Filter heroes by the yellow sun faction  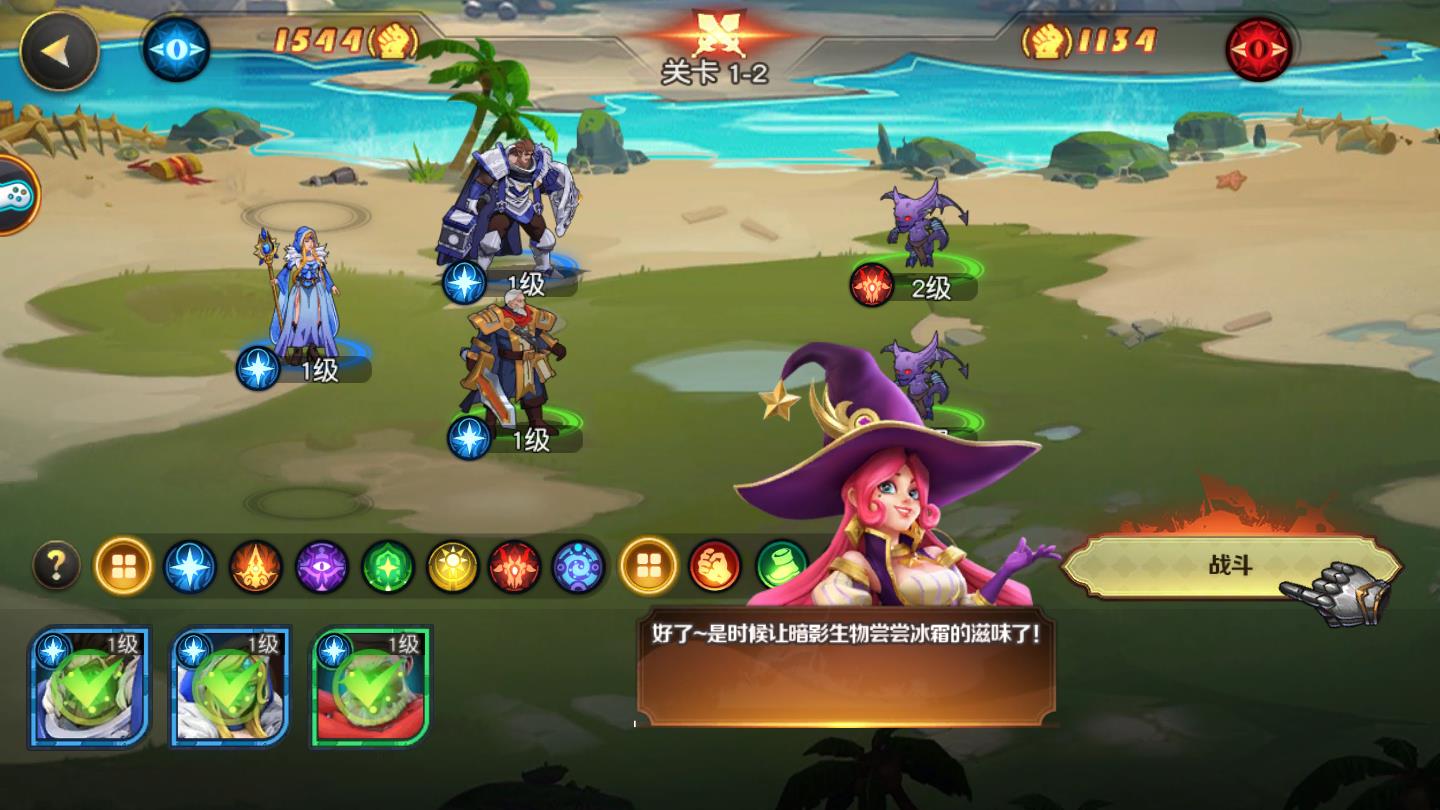coord(454,566)
